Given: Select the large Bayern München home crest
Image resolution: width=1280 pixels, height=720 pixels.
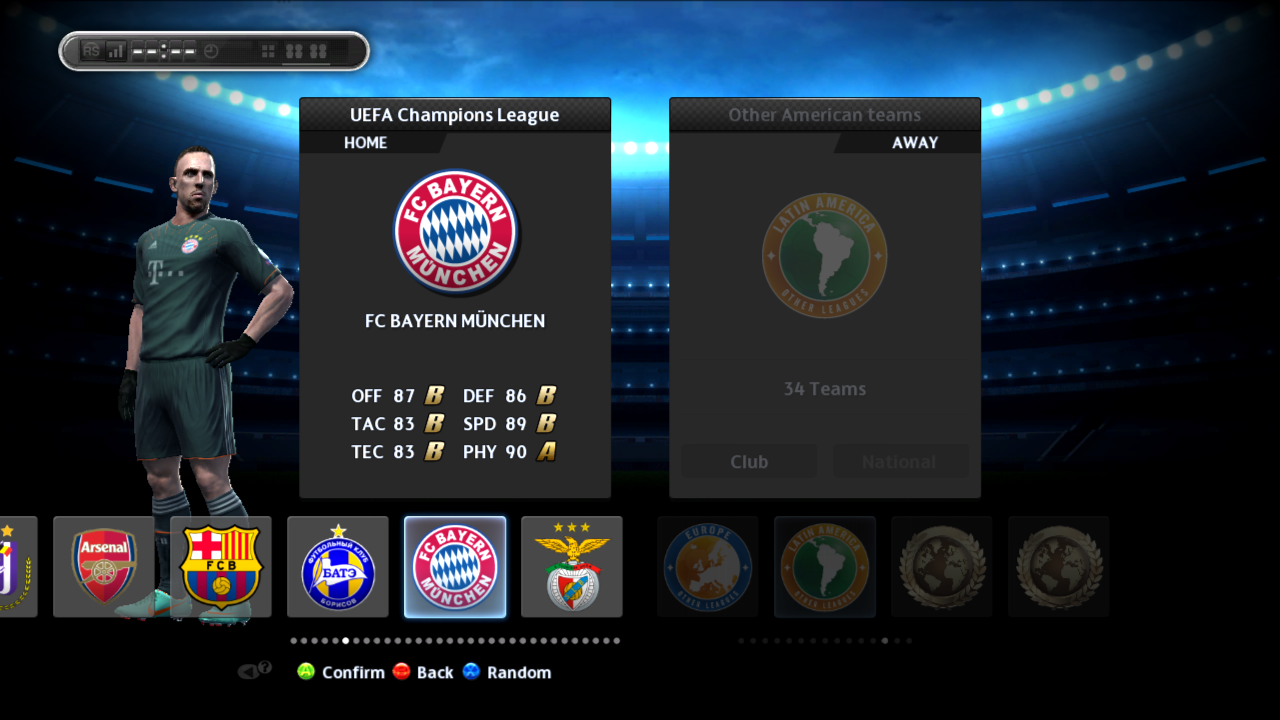Looking at the screenshot, I should tap(455, 231).
